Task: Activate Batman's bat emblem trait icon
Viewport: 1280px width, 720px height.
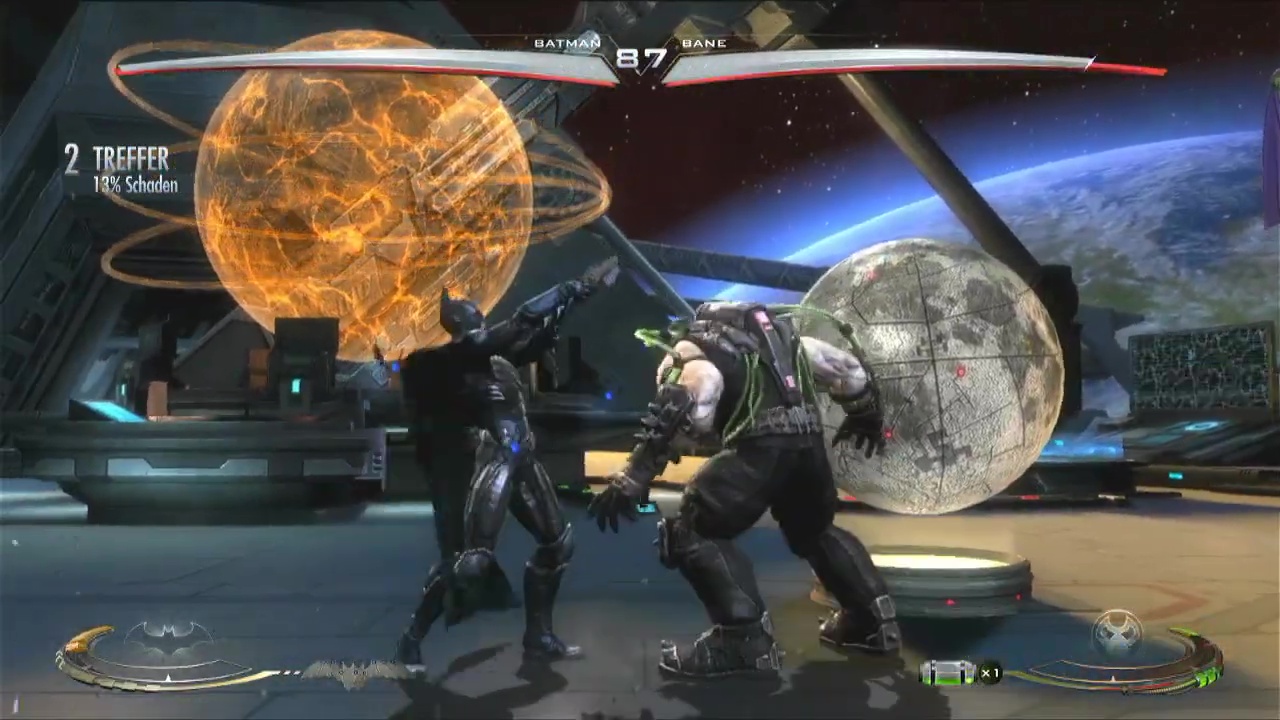Action: pyautogui.click(x=168, y=637)
